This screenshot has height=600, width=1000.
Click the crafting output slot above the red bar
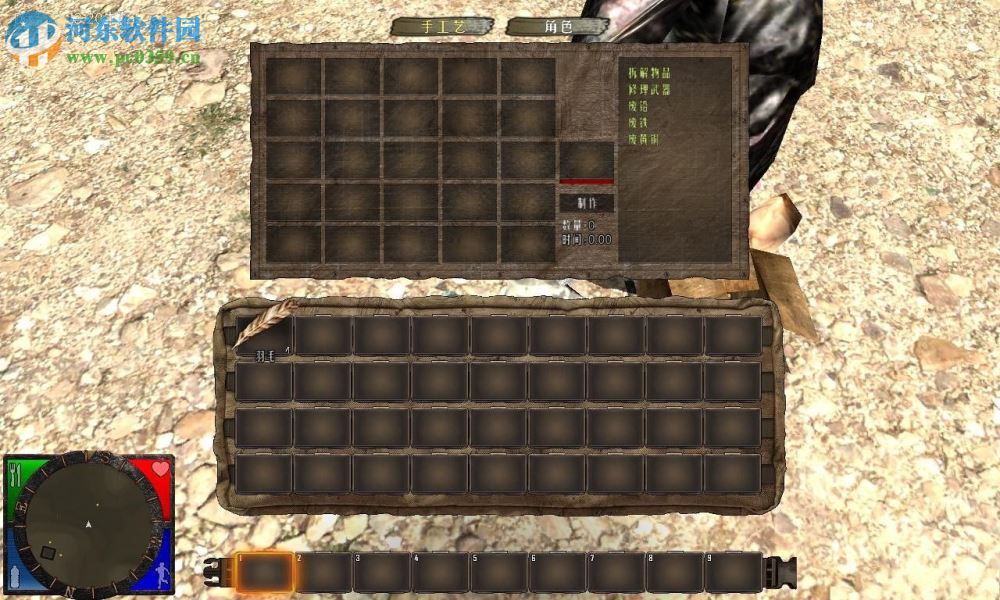coord(586,159)
